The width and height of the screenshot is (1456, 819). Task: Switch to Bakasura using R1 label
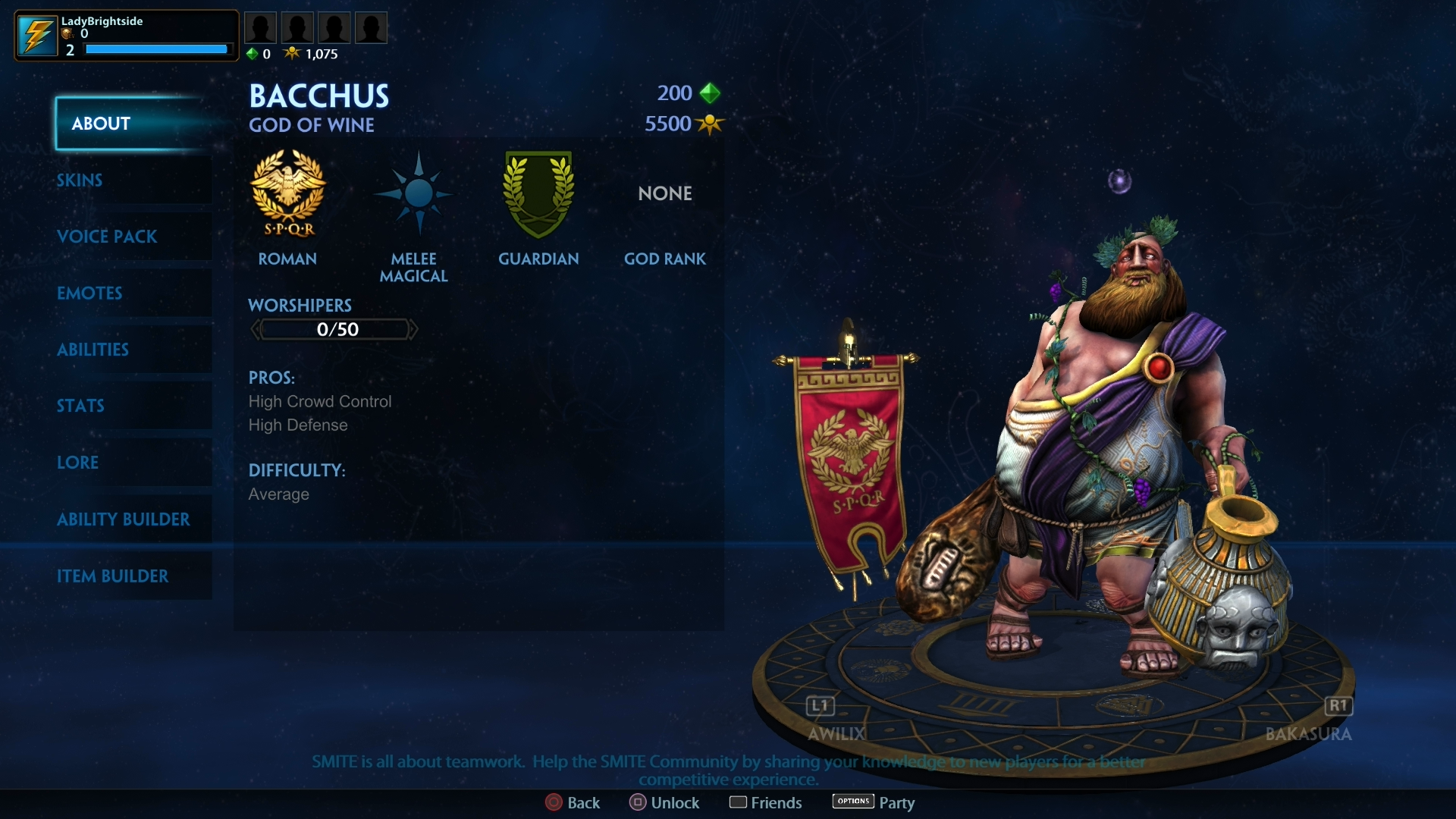1338,706
